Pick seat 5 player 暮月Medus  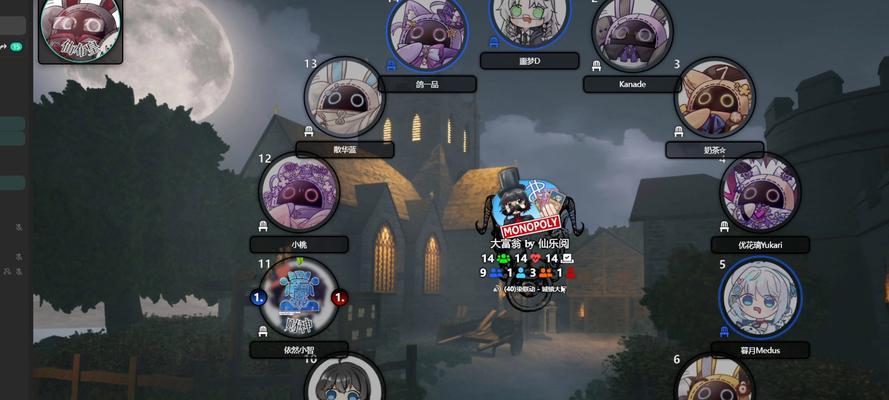point(760,297)
